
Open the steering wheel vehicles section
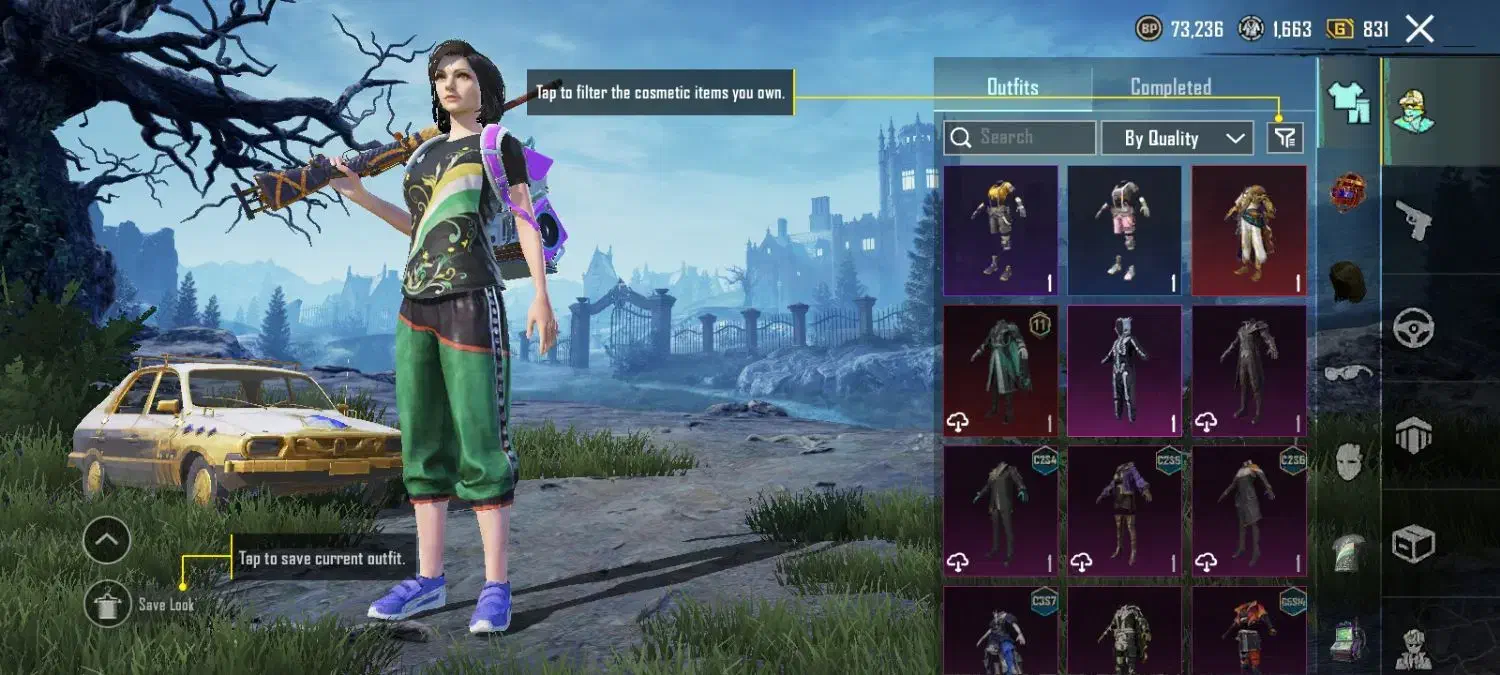pos(1414,327)
